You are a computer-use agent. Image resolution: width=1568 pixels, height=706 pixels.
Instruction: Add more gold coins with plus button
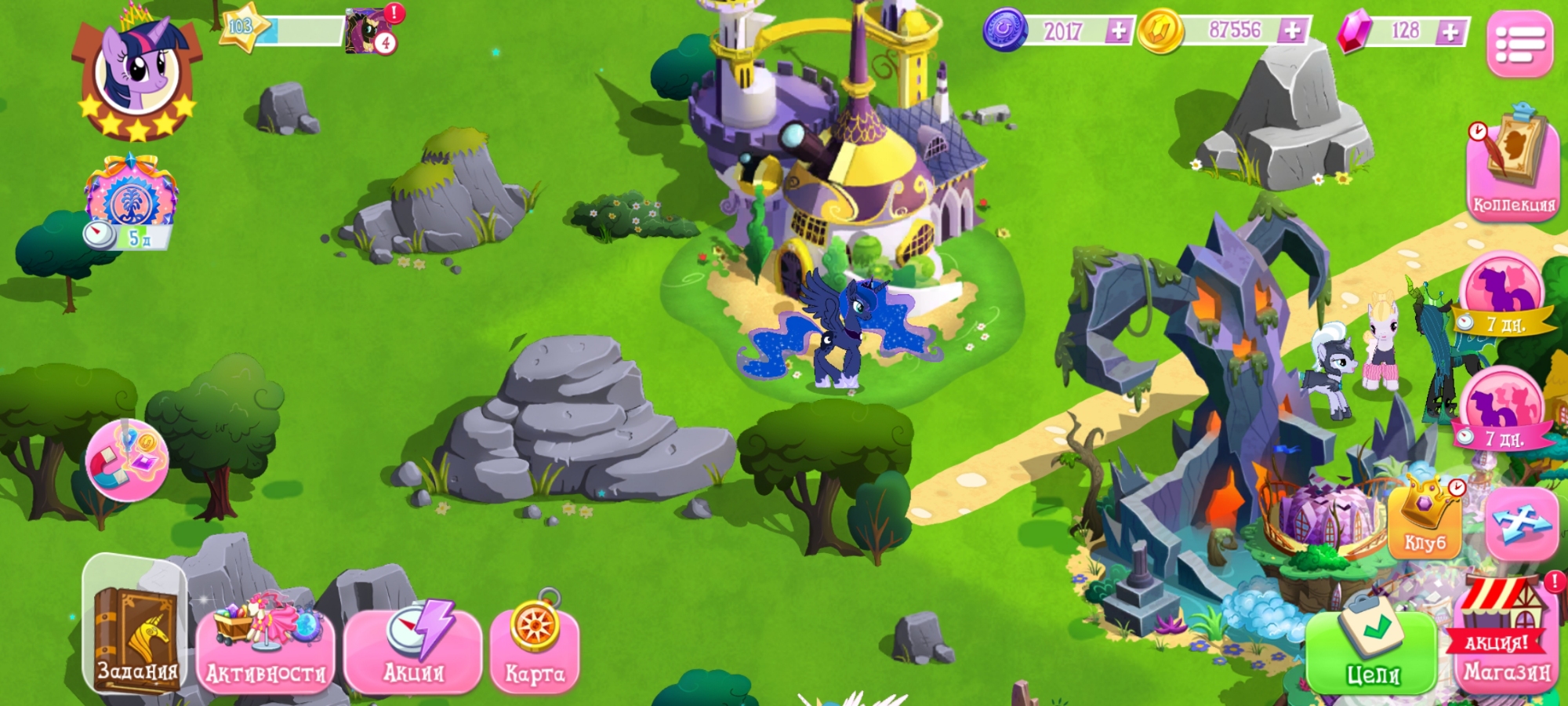[1292, 31]
